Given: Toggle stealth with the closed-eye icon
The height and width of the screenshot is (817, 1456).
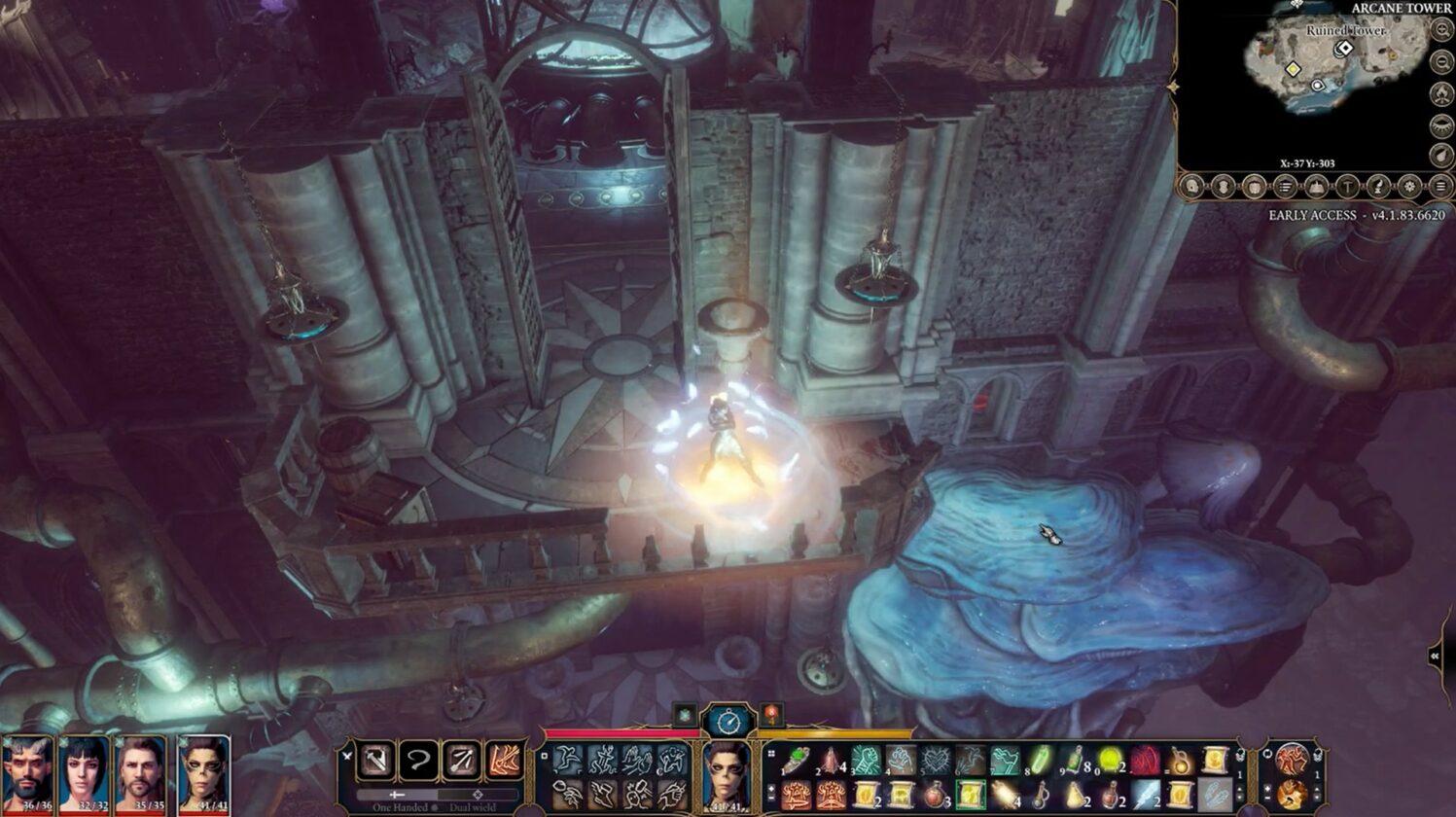Looking at the screenshot, I should coord(1441,125).
